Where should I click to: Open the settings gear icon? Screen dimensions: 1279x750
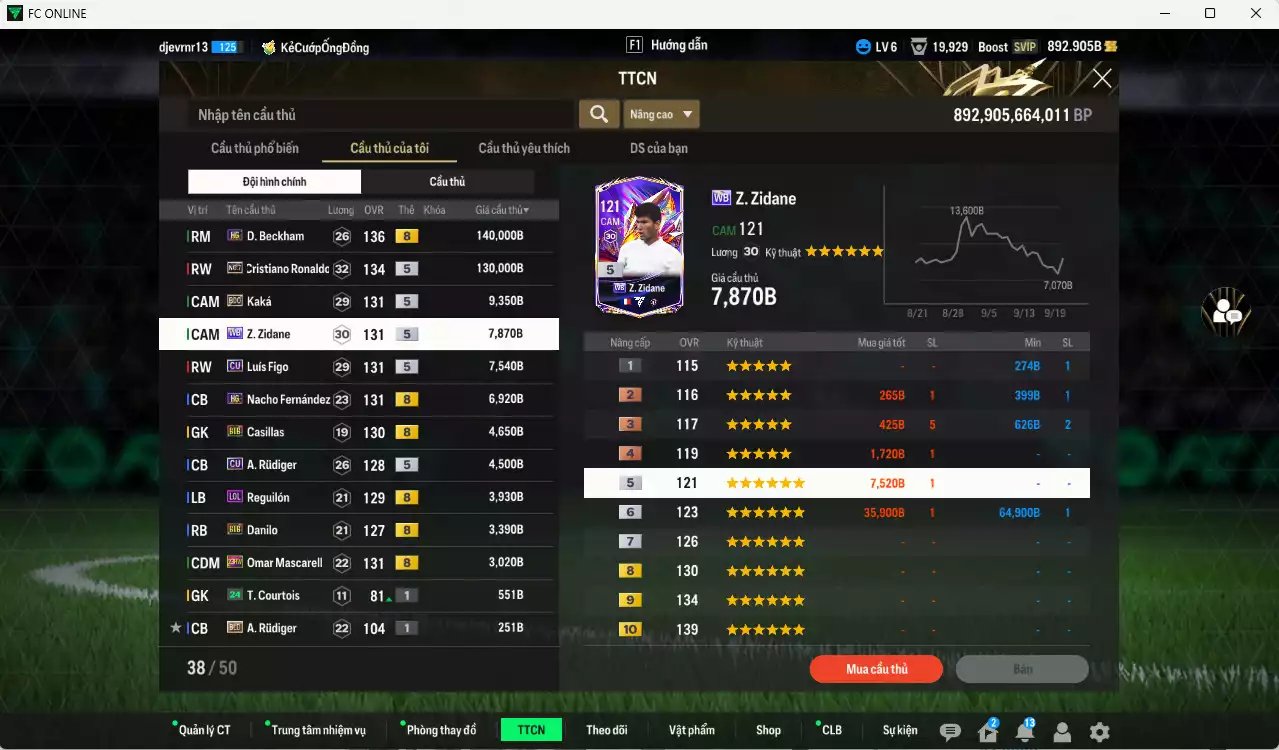(1099, 732)
